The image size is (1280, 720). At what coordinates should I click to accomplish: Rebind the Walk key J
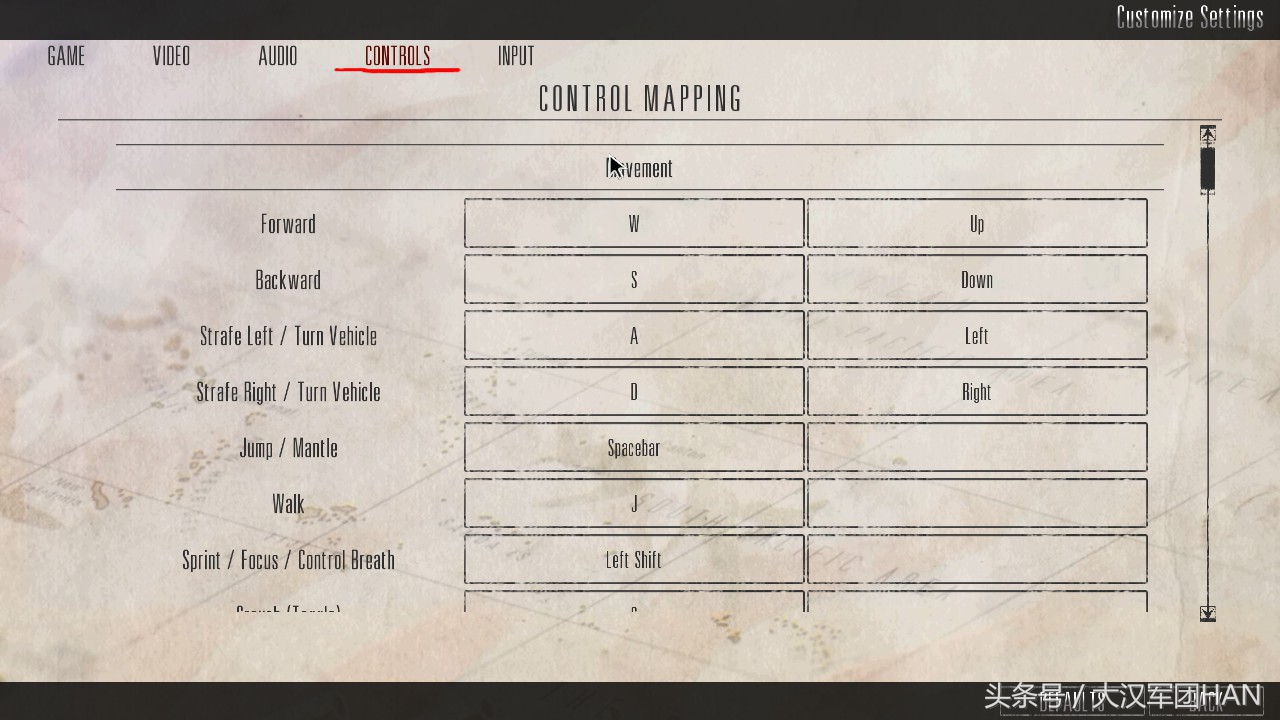click(634, 503)
